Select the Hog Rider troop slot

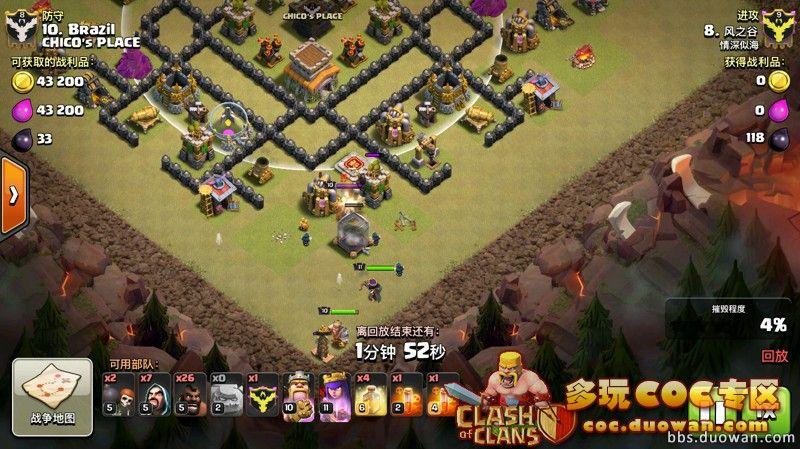point(190,394)
